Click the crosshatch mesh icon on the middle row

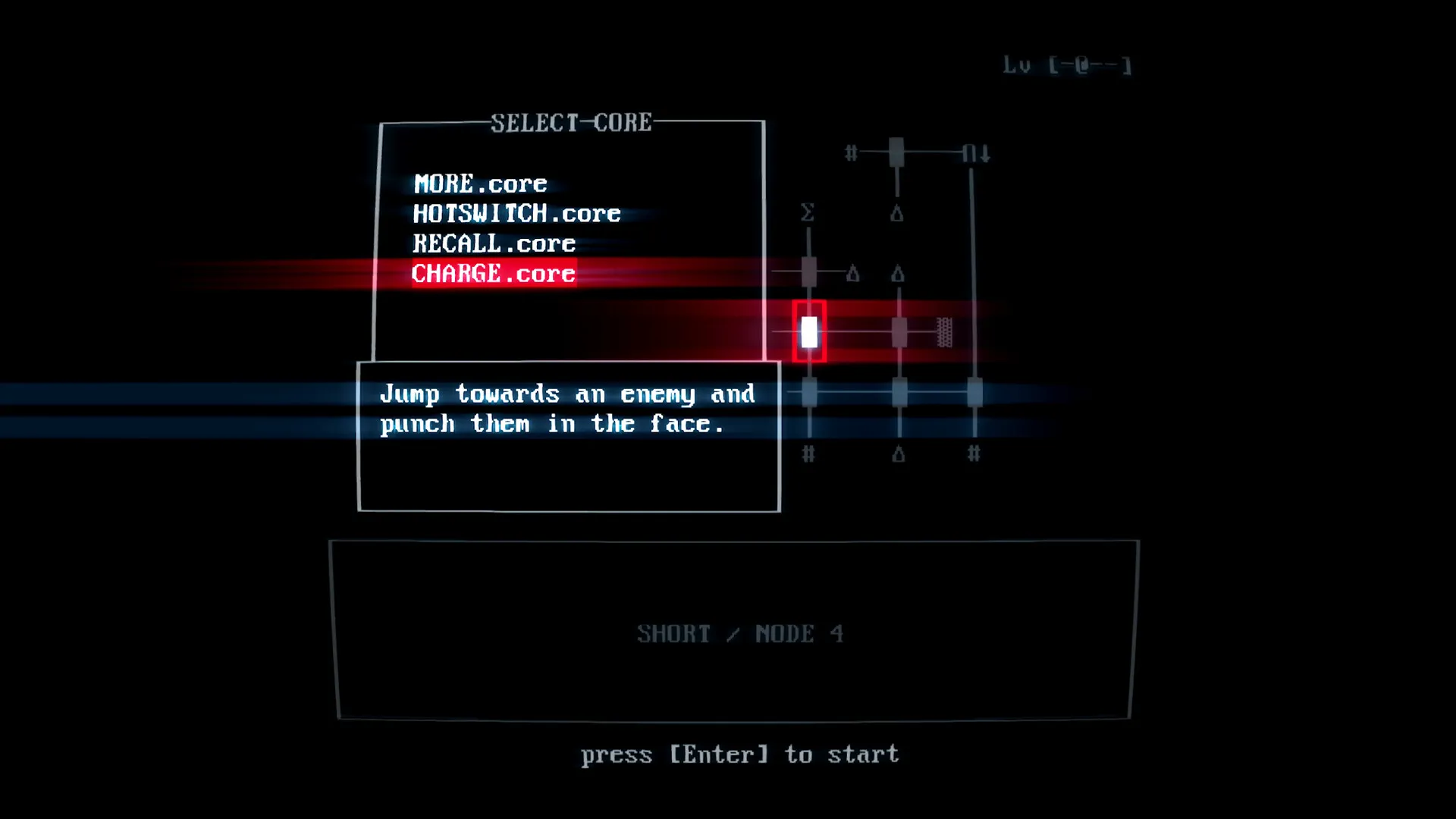(944, 332)
